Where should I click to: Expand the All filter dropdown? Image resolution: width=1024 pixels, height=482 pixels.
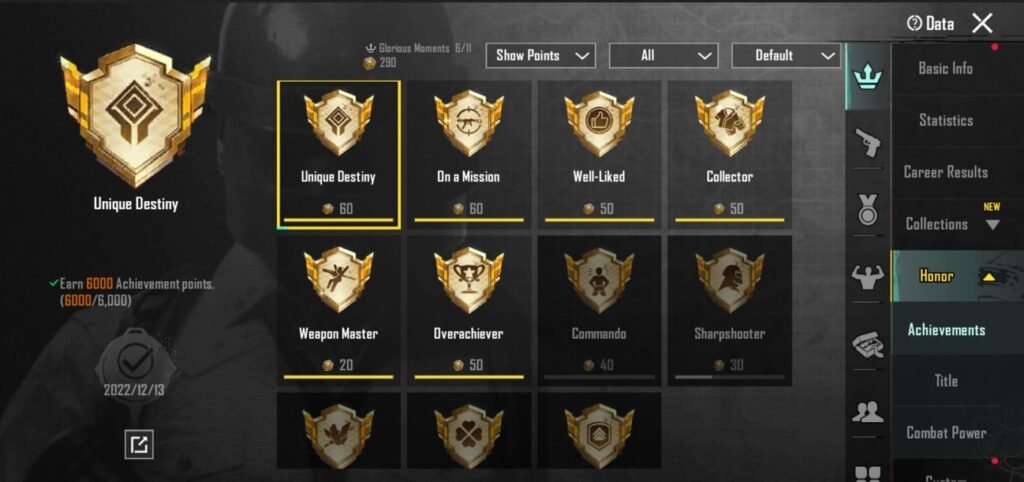tap(663, 55)
